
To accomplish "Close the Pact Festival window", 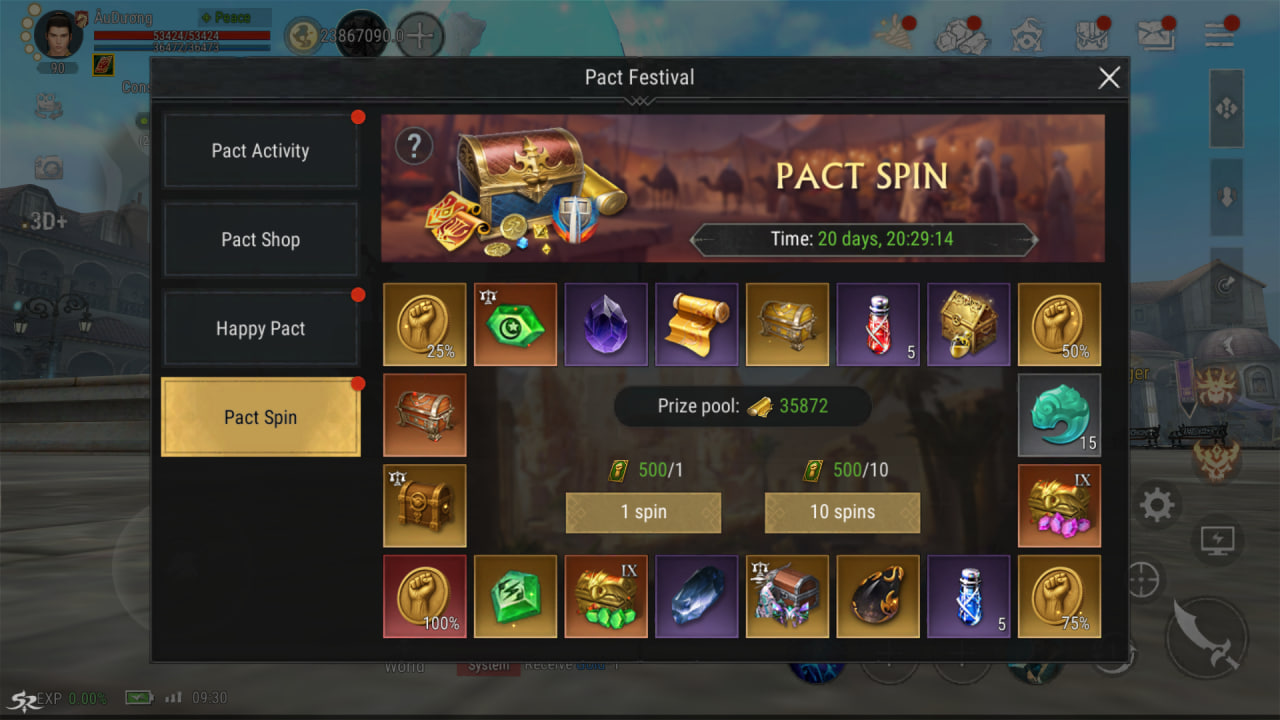I will pos(1109,78).
